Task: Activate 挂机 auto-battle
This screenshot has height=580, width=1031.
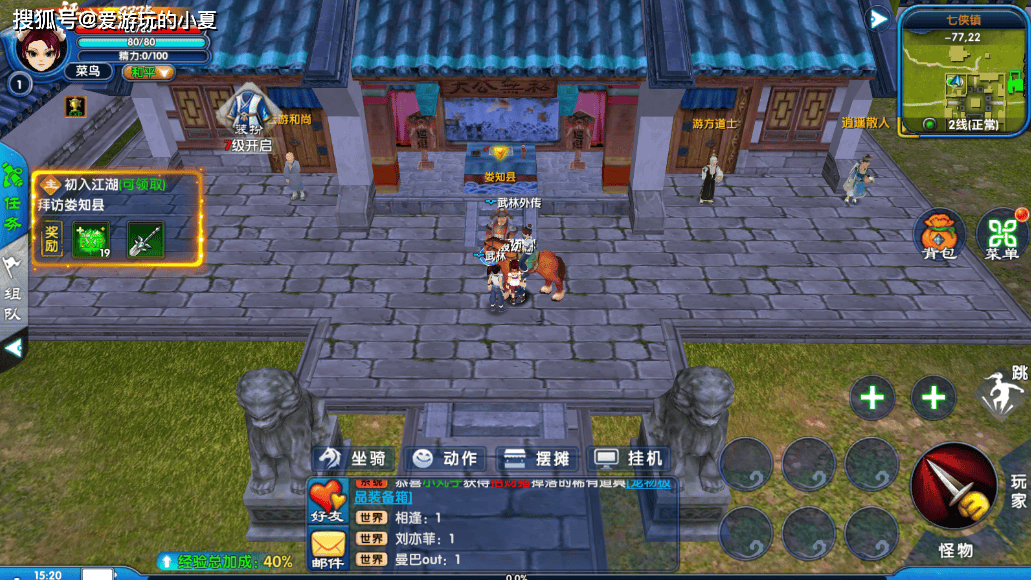Action: (629, 458)
